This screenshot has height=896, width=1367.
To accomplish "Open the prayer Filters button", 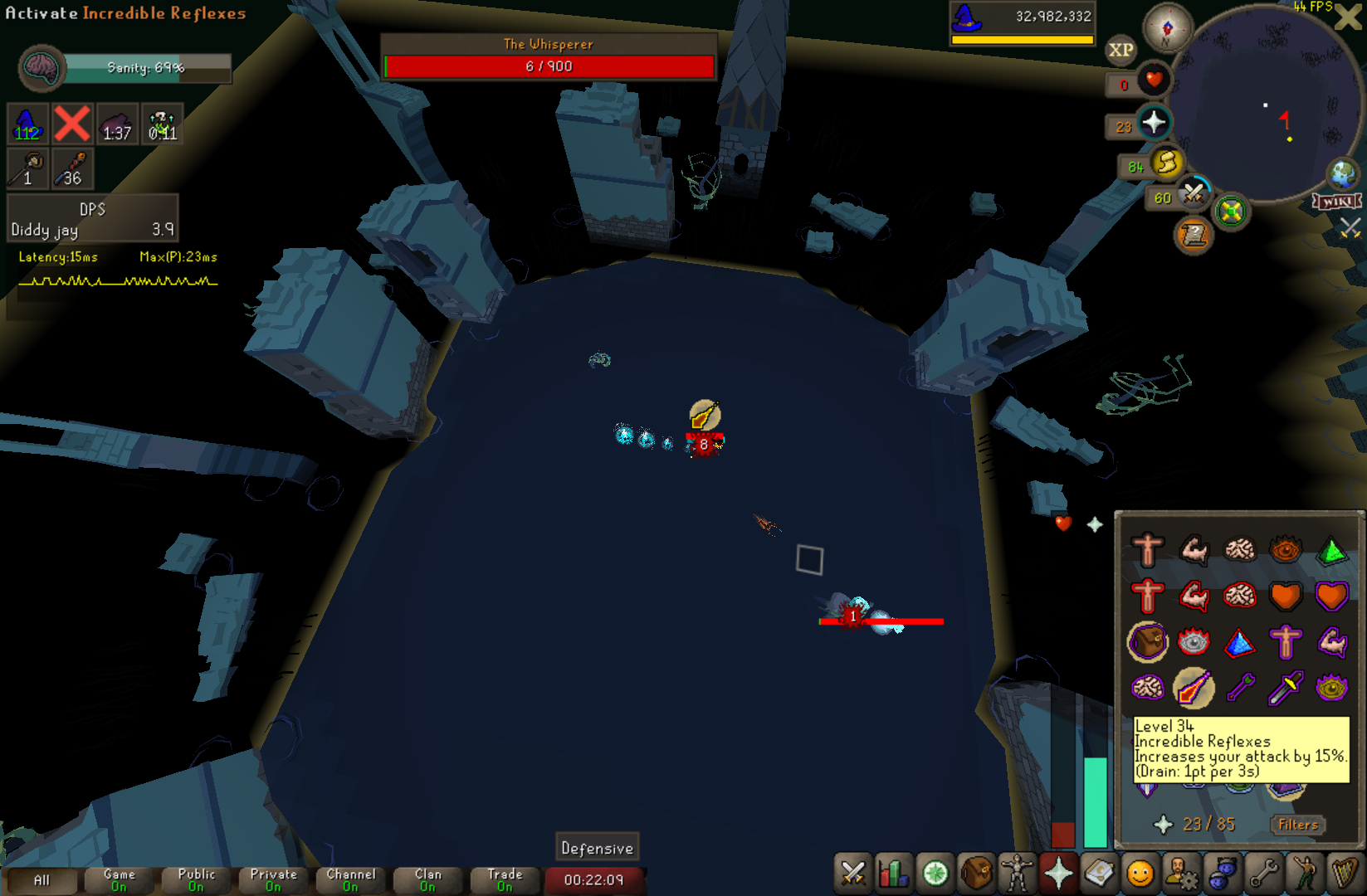I will tap(1297, 825).
